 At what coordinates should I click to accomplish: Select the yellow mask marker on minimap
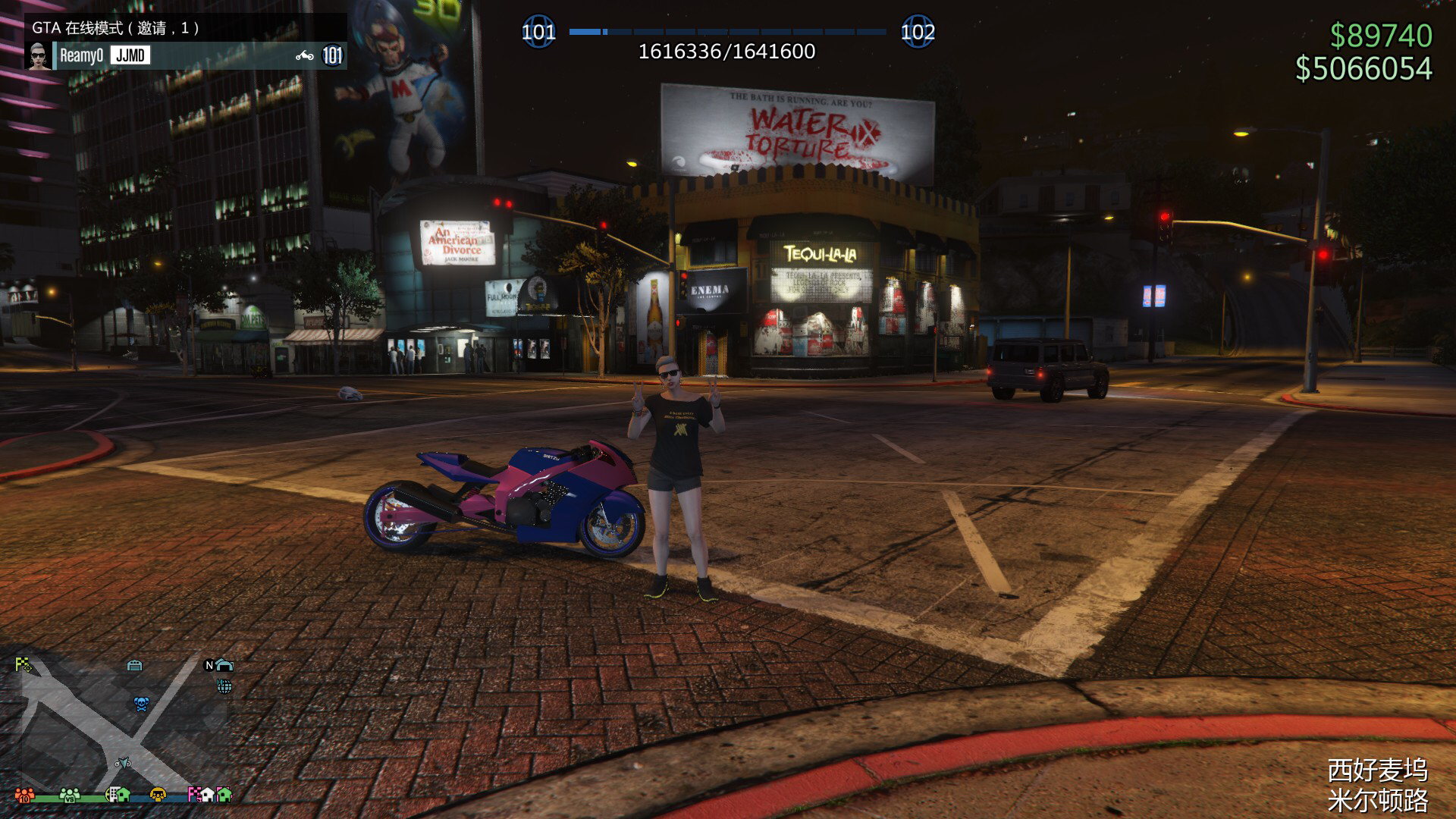[158, 795]
